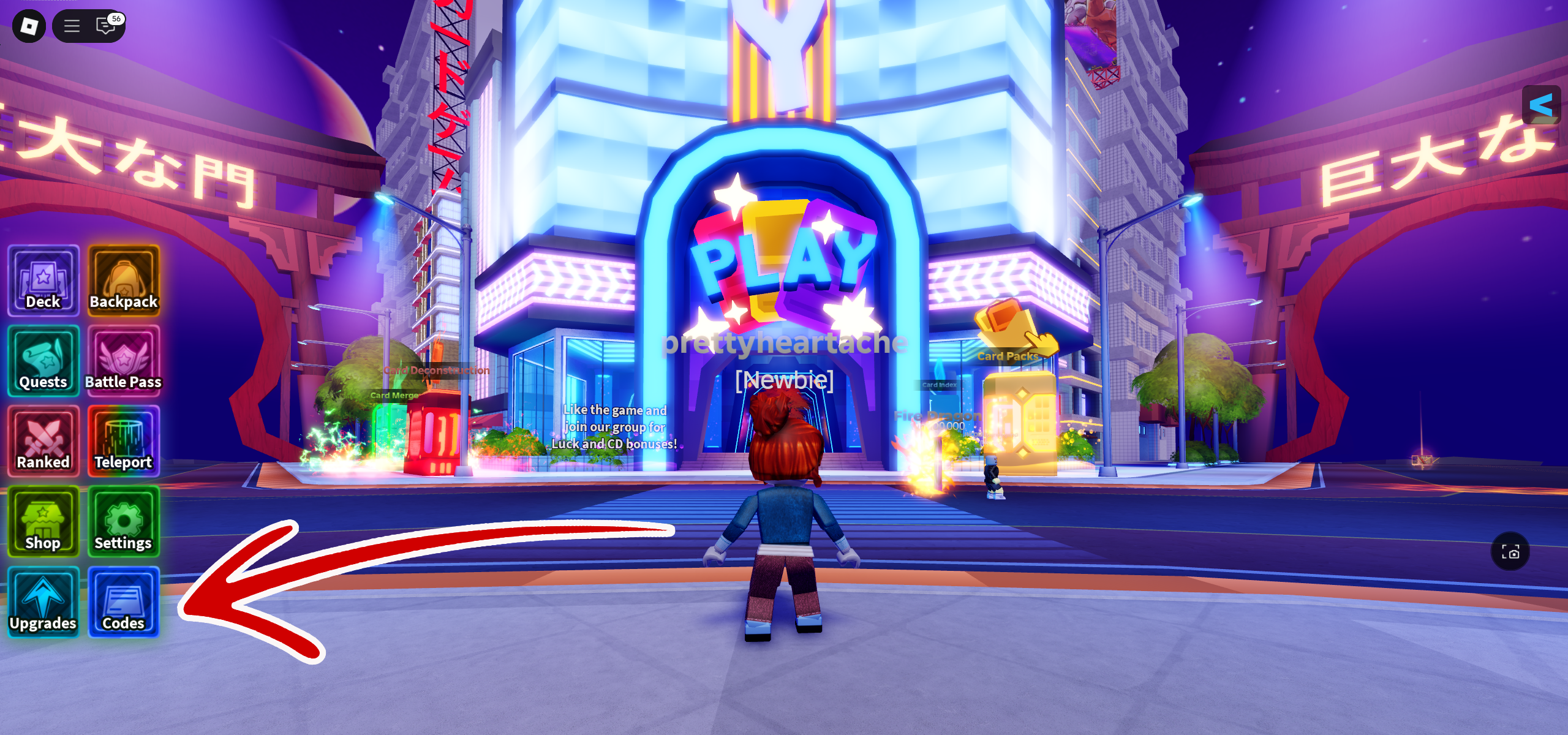Click the blue arrow collapse button

point(1540,105)
